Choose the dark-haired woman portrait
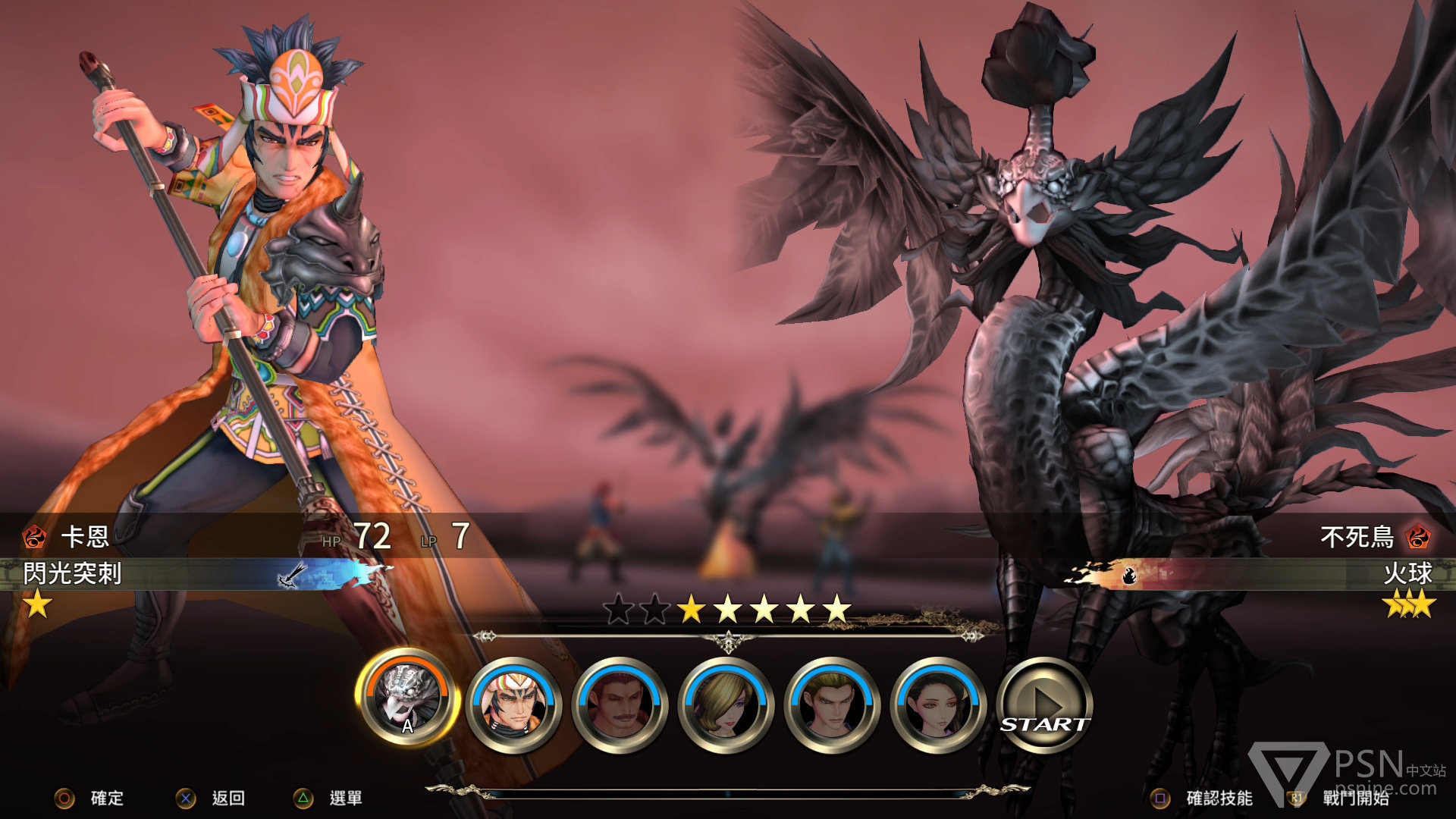This screenshot has height=819, width=1456. (x=938, y=704)
